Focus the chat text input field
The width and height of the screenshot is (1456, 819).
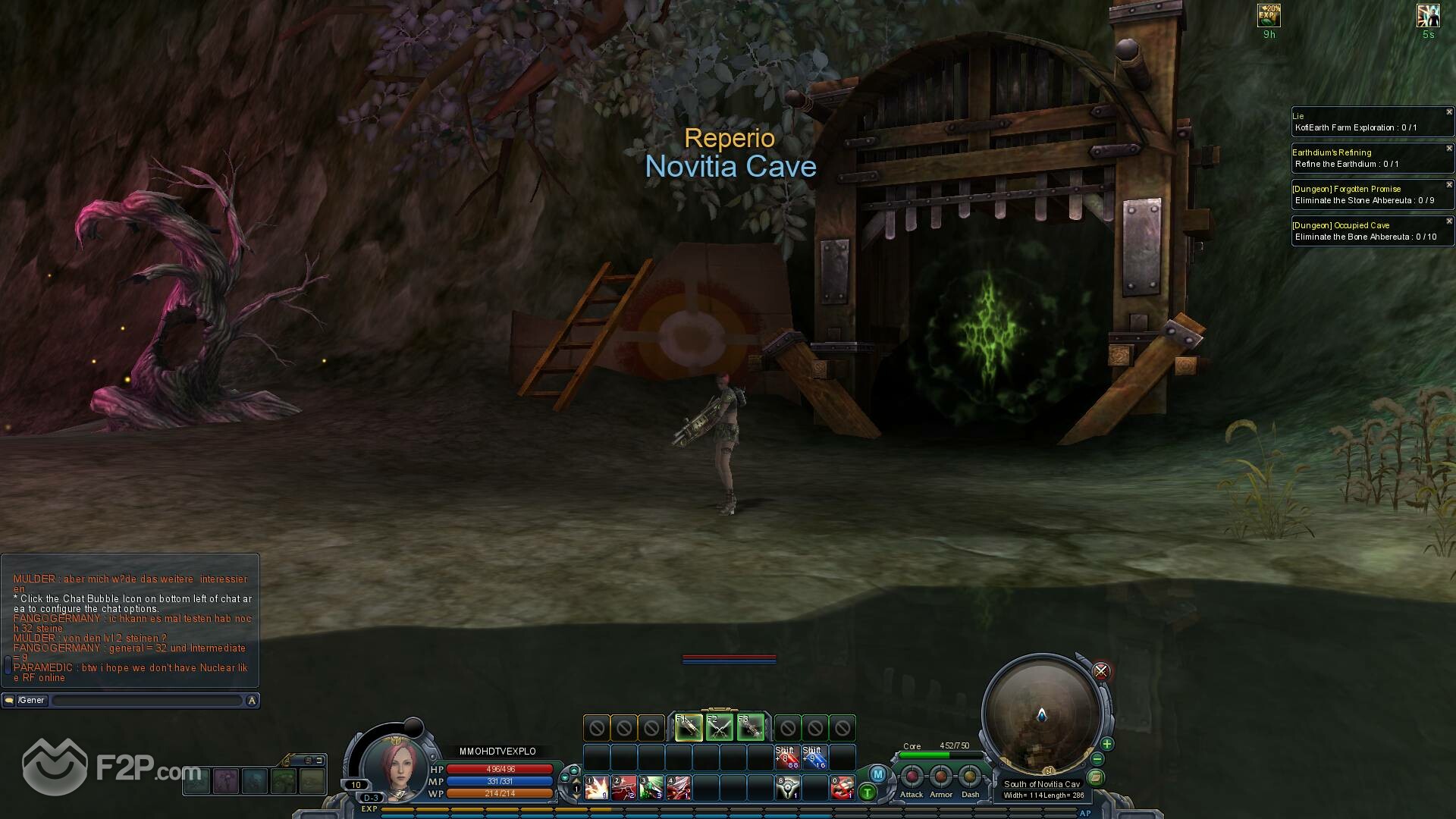click(146, 701)
